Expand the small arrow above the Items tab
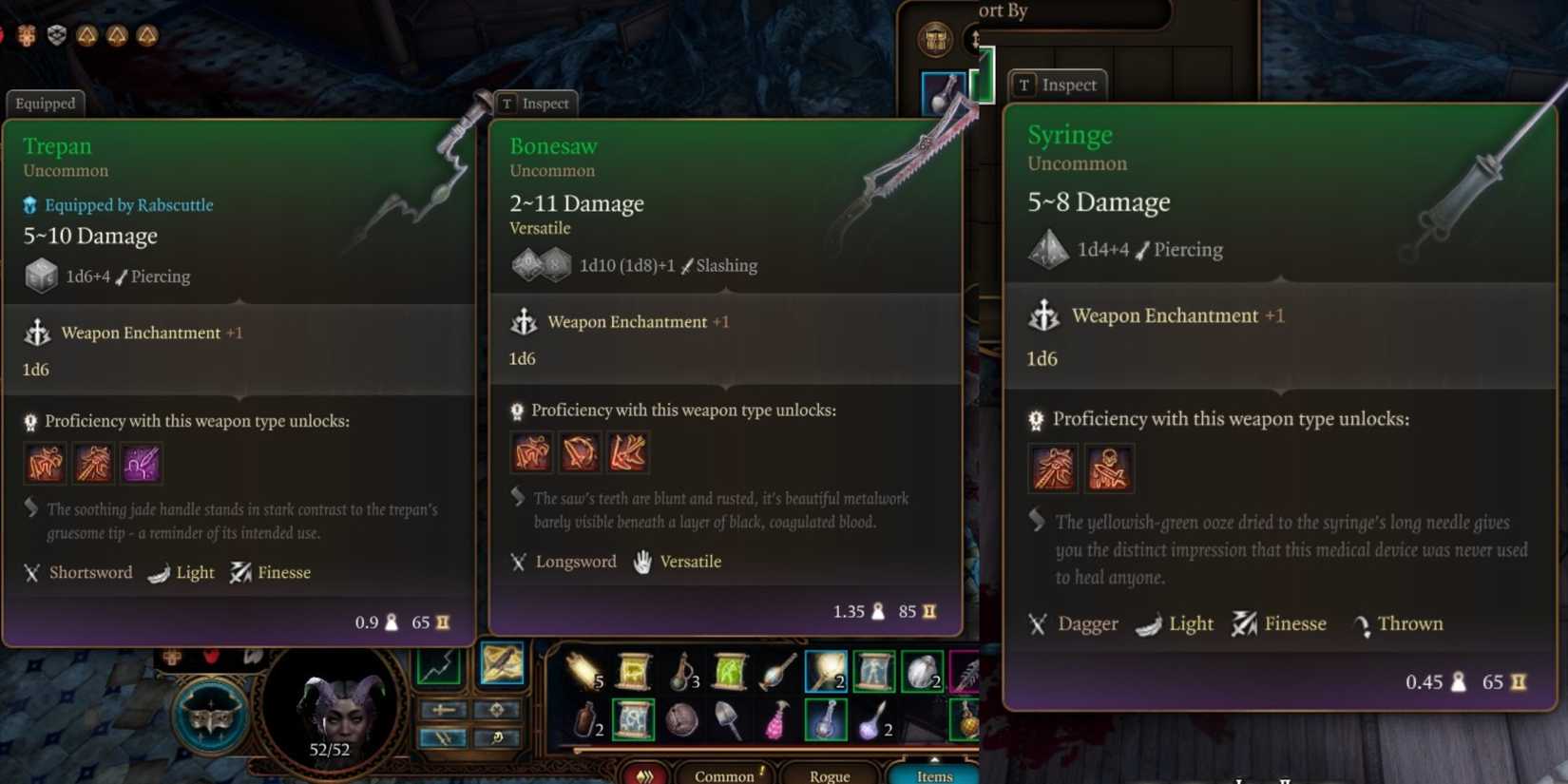The width and height of the screenshot is (1568, 784). coord(935,760)
